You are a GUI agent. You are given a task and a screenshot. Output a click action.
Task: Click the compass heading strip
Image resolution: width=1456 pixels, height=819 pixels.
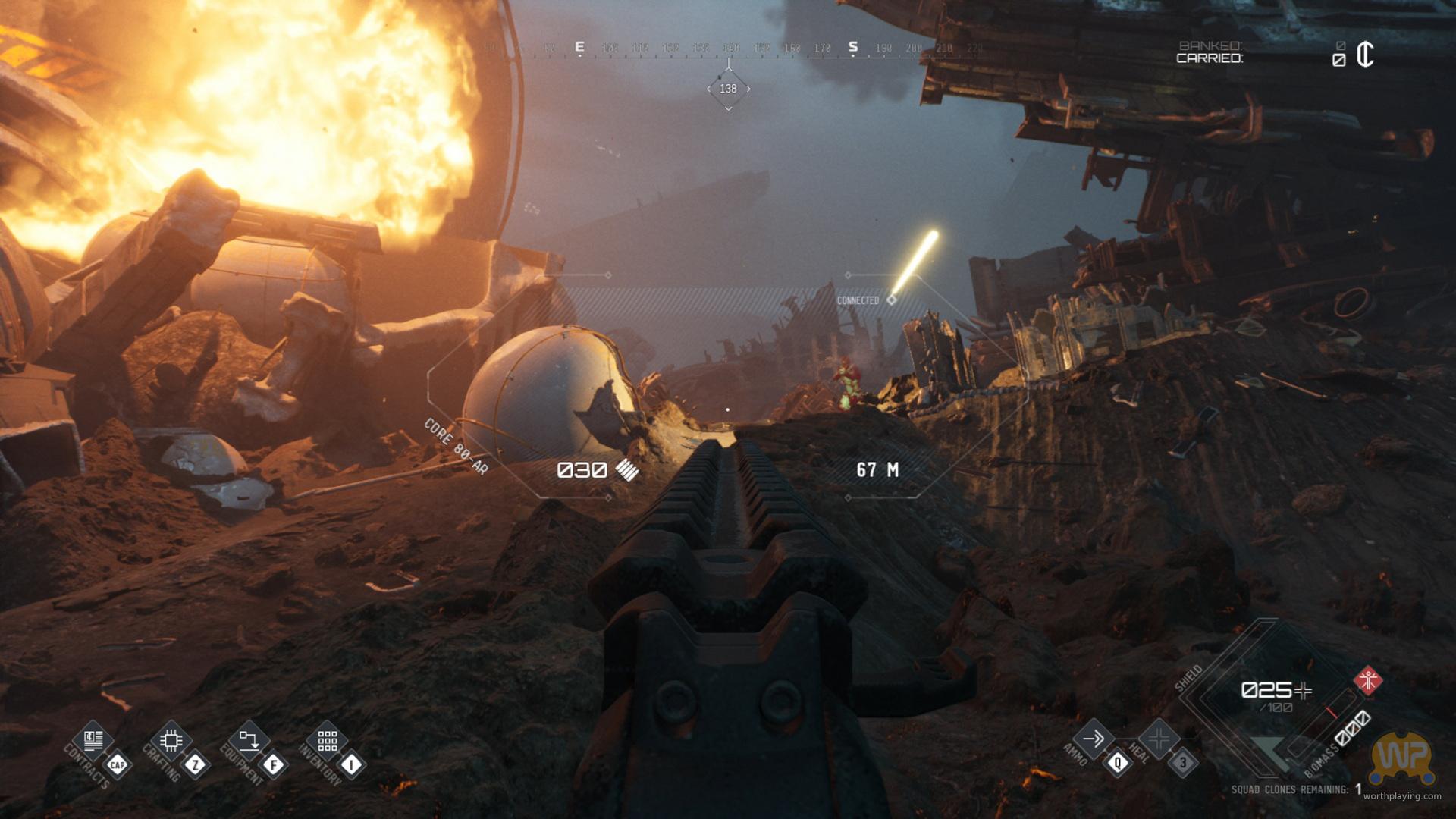(732, 49)
